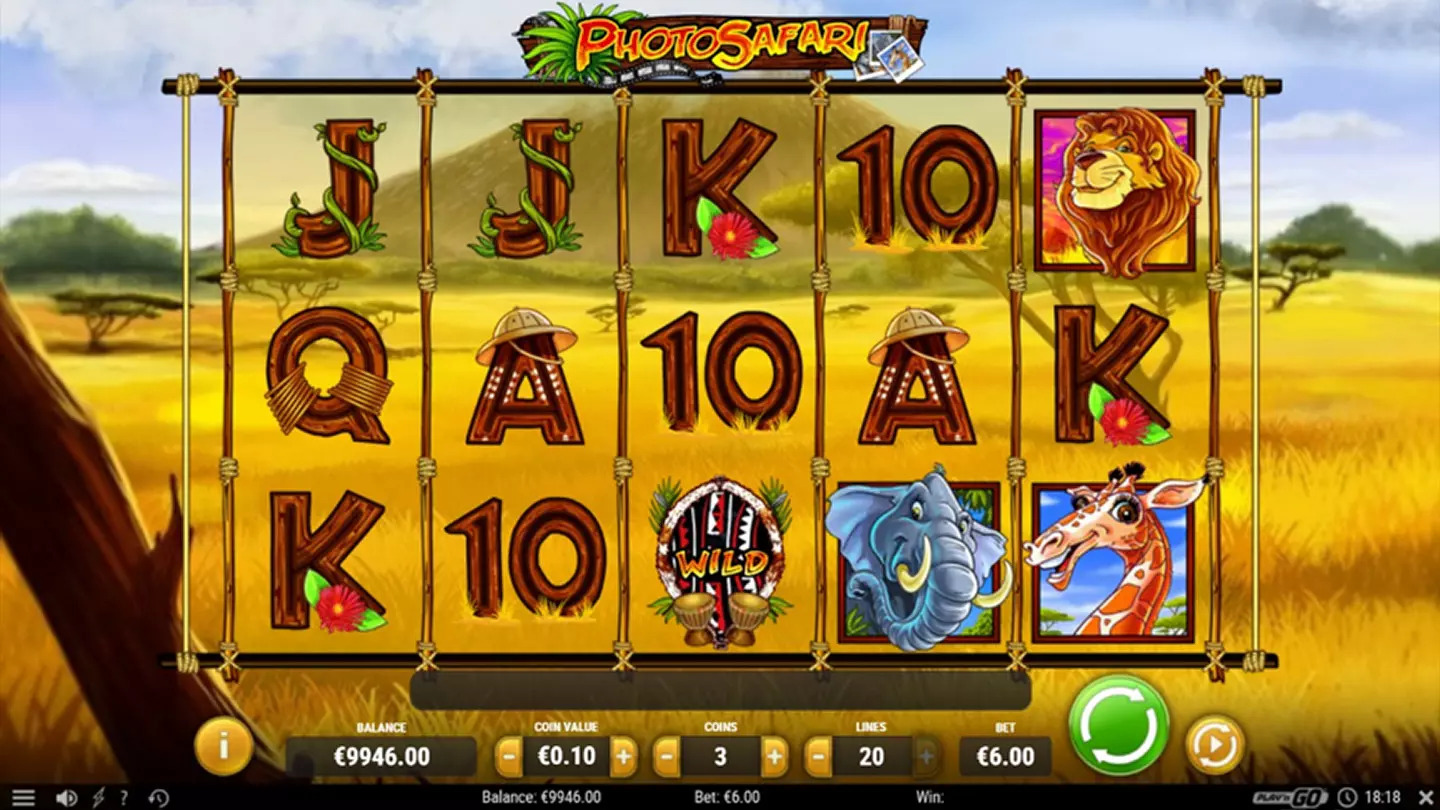This screenshot has width=1440, height=810.
Task: Decrease the Coins count with its minus button
Action: click(x=665, y=757)
